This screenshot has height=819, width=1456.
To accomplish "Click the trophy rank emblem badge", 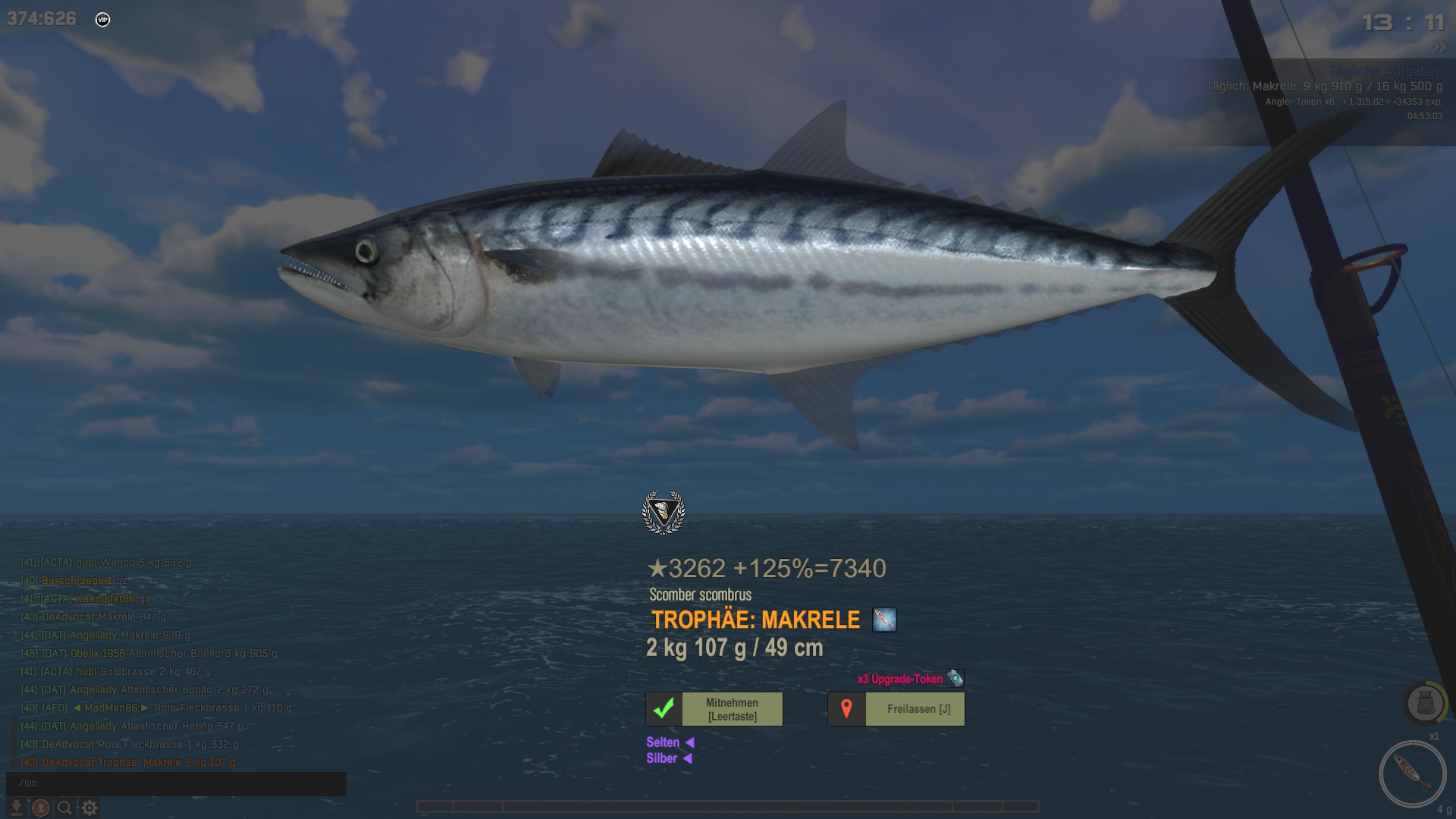I will 664,513.
